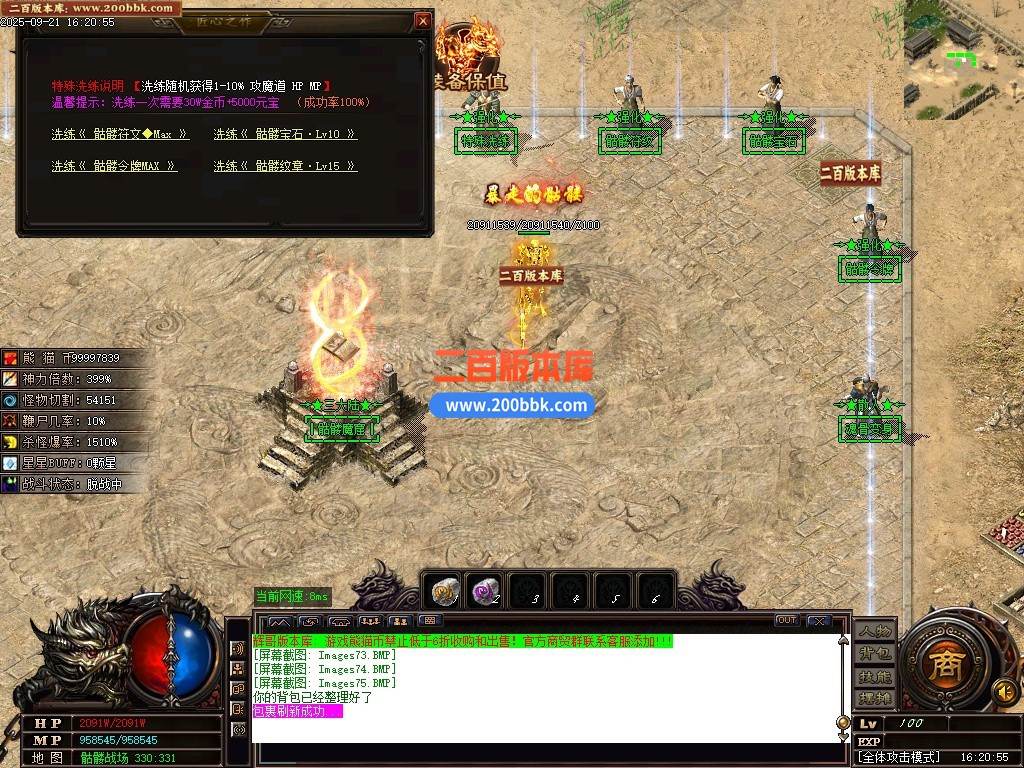Select 洗练《骷髅宝石·Lv10》 link
The width and height of the screenshot is (1024, 768).
(x=285, y=134)
